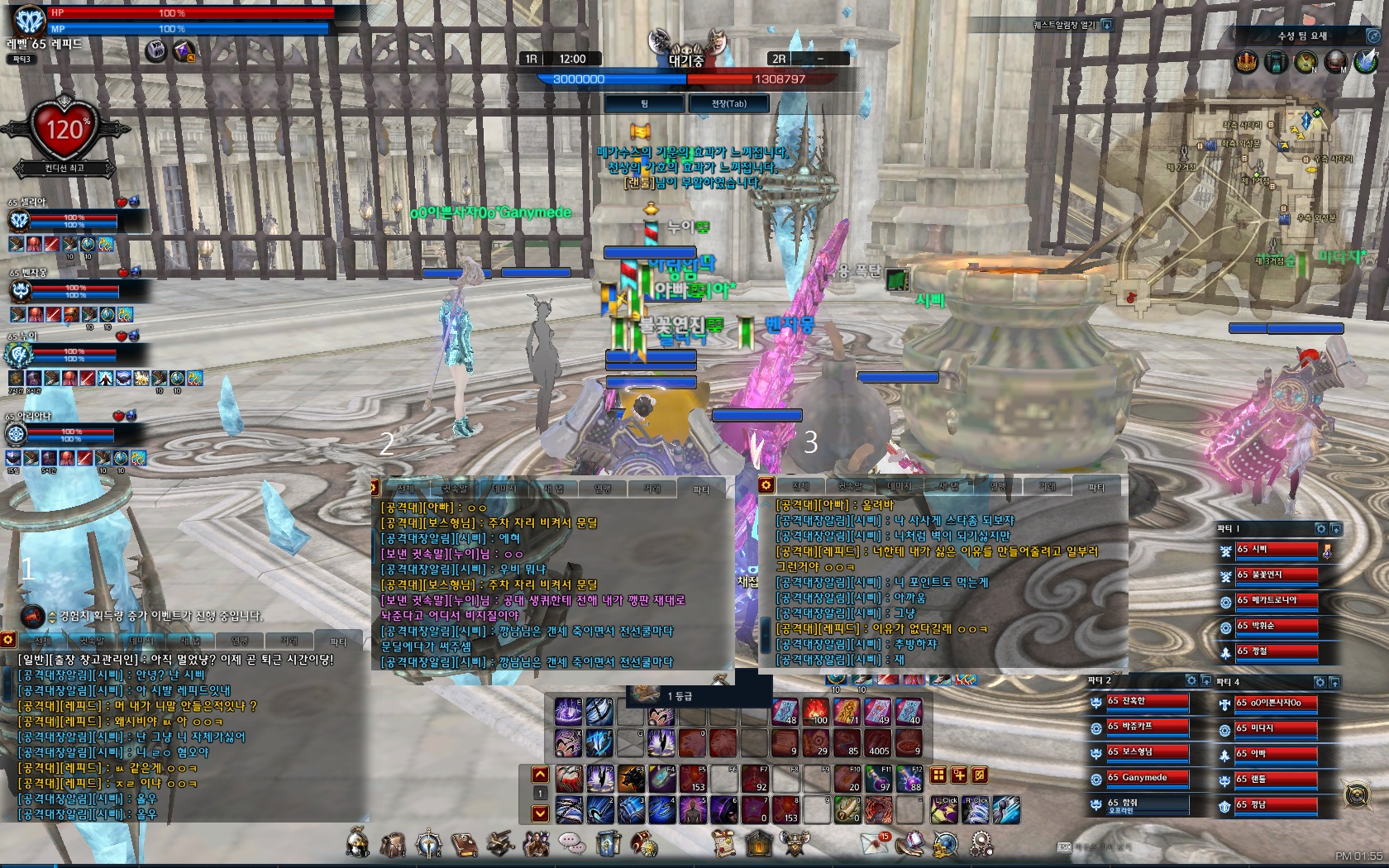Click the 팀 (Team) scoreboard button

coord(644,103)
